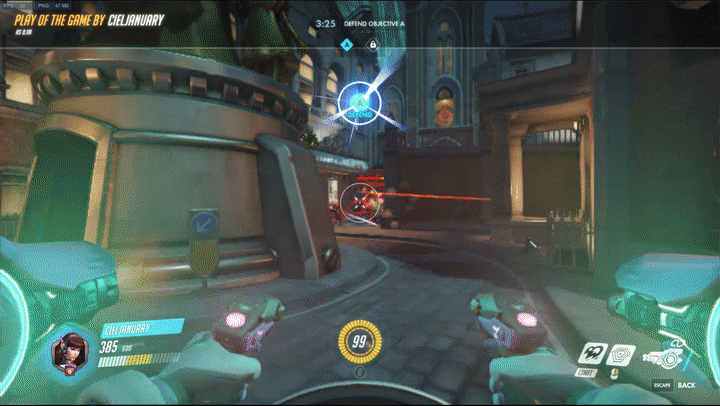Image resolution: width=720 pixels, height=406 pixels.
Task: Click the CIELJANUARY player name plate
Action: click(140, 327)
